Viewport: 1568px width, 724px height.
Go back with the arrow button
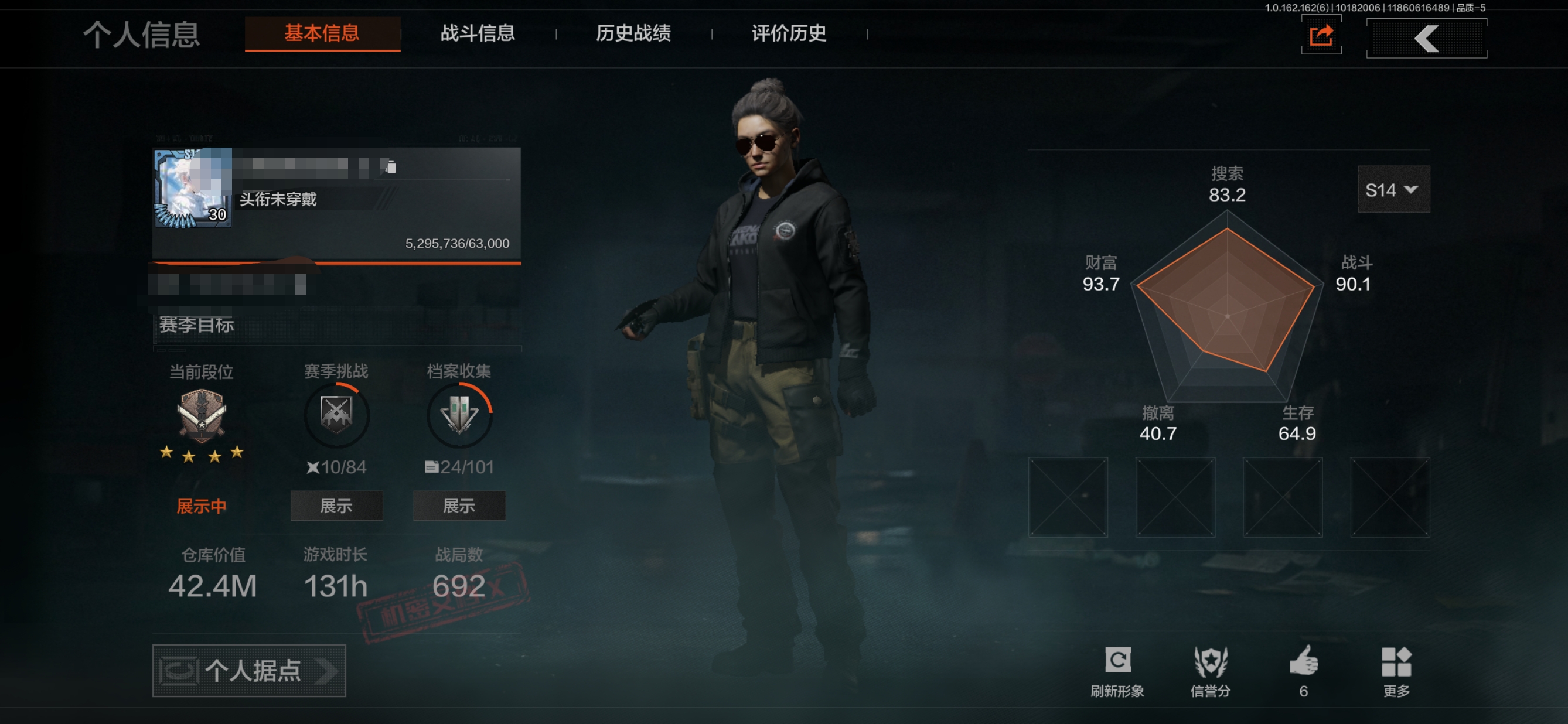(x=1426, y=38)
